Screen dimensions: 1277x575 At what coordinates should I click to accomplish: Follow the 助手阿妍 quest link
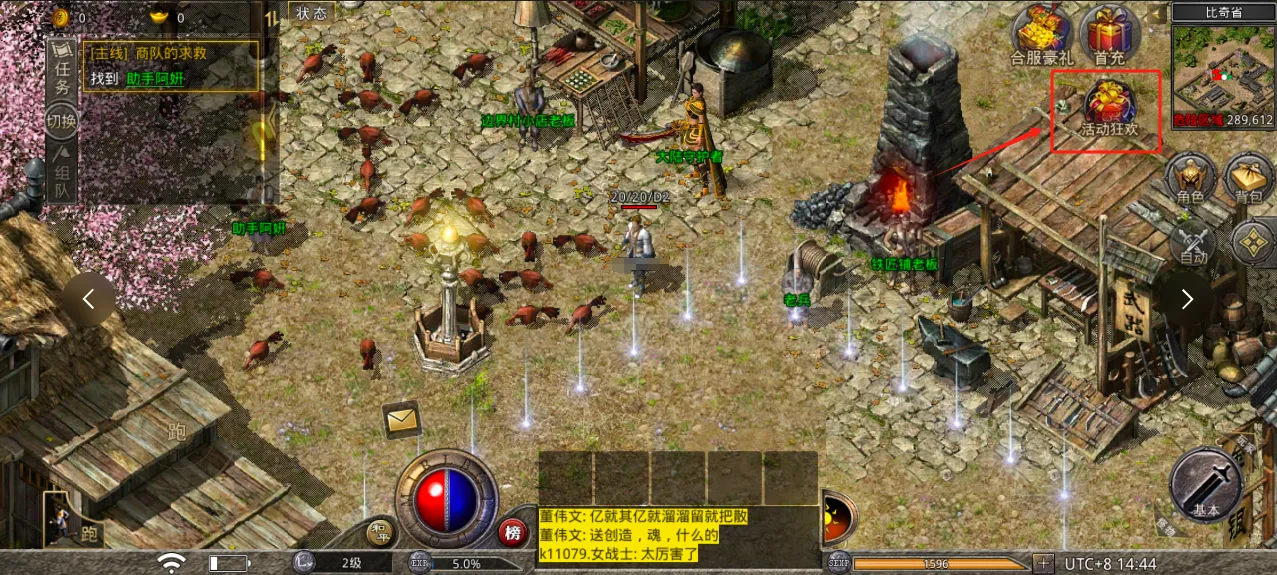click(x=155, y=78)
